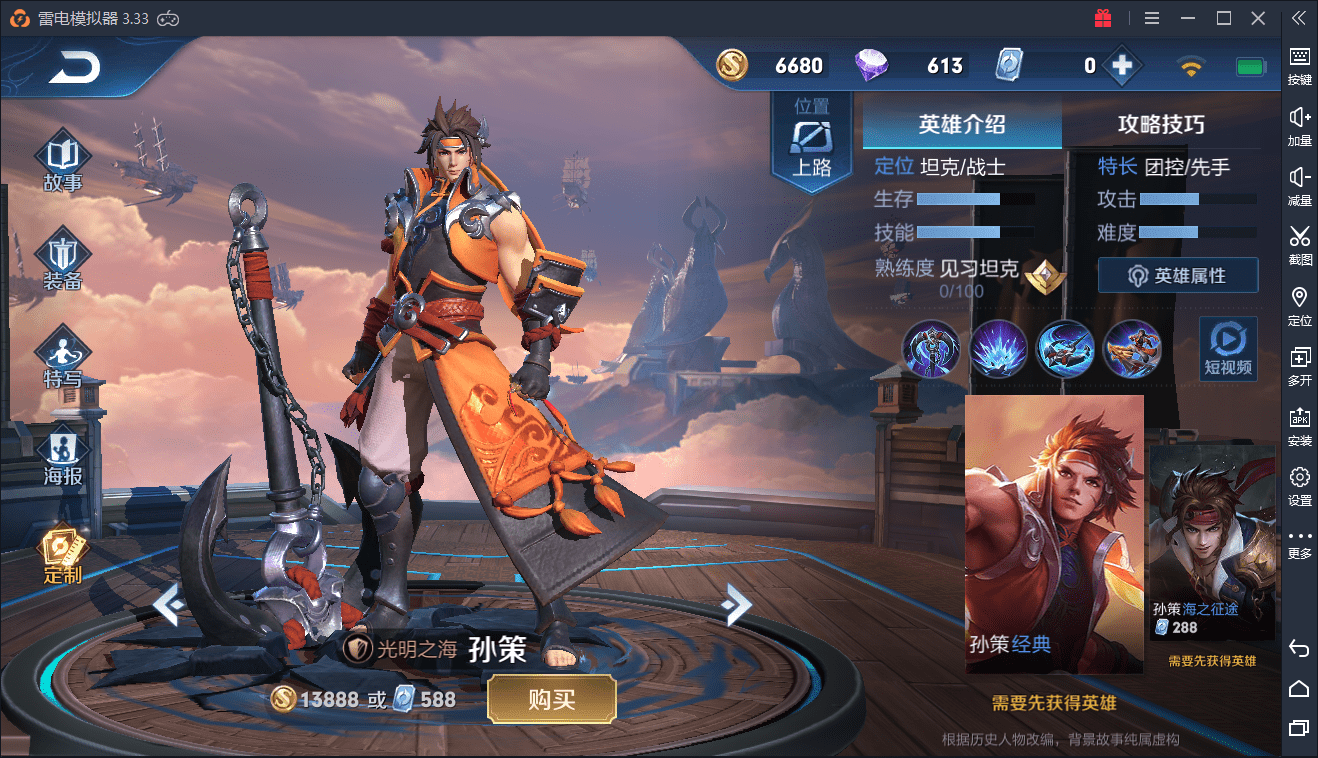Select Sun Ce's first ability icon
Screen dimensions: 1318x758
(x=931, y=349)
